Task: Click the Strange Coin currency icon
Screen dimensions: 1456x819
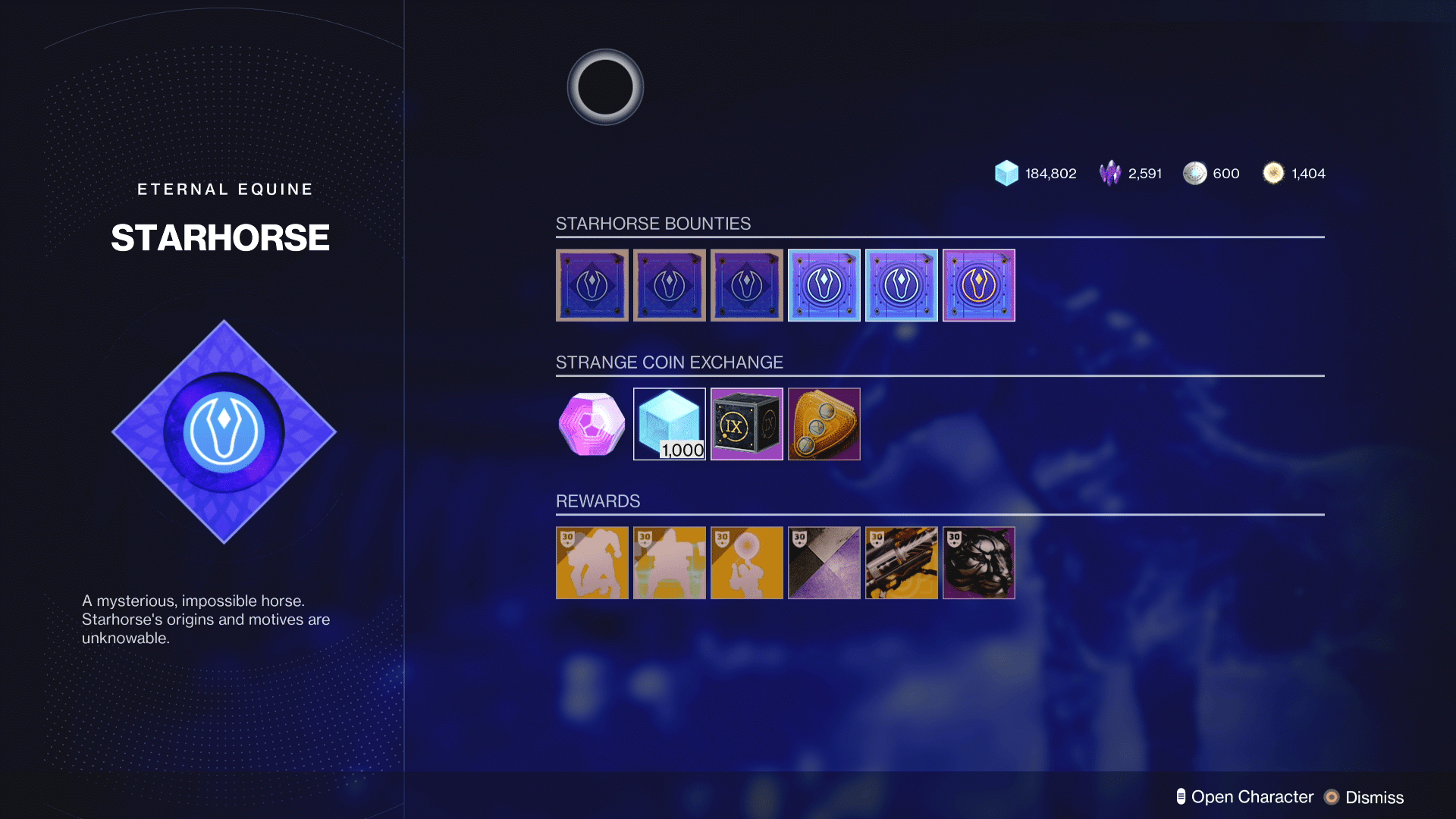Action: coord(1275,173)
